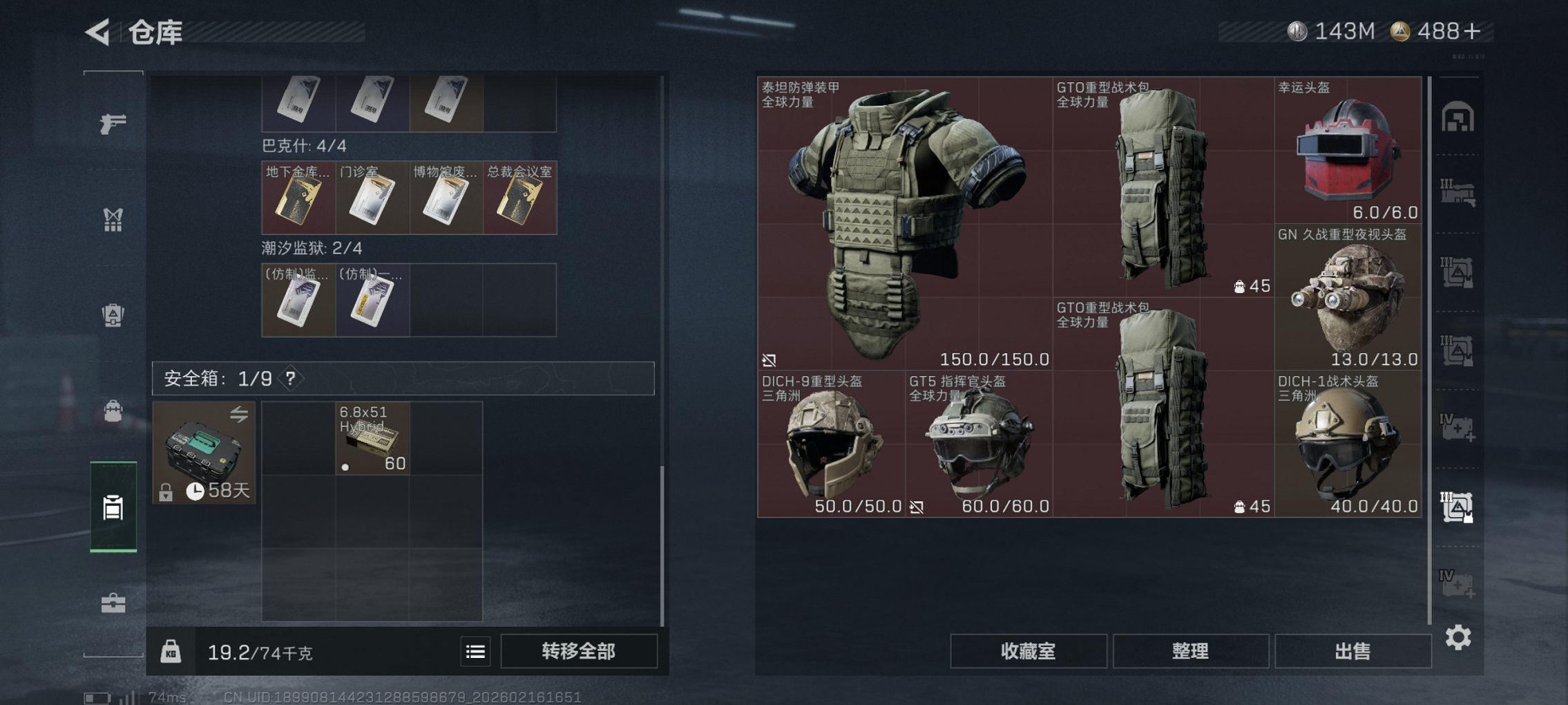This screenshot has width=1568, height=705.
Task: Toggle the list view icon near weight display
Action: tap(477, 651)
